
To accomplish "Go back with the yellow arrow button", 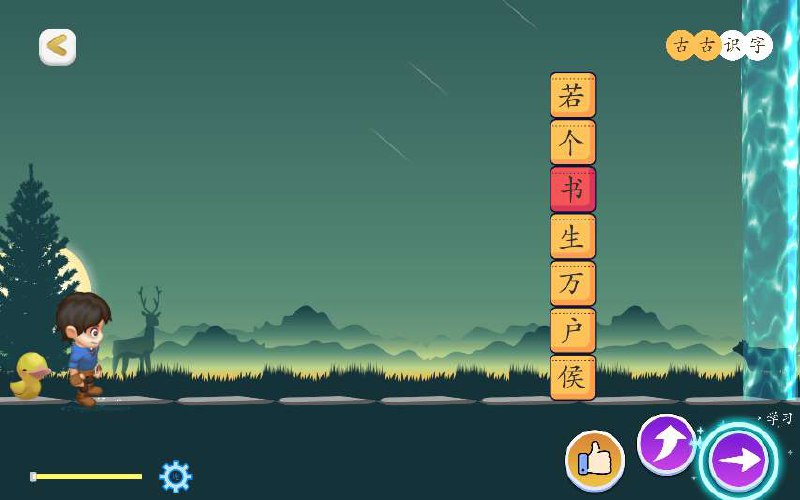I will pos(57,46).
